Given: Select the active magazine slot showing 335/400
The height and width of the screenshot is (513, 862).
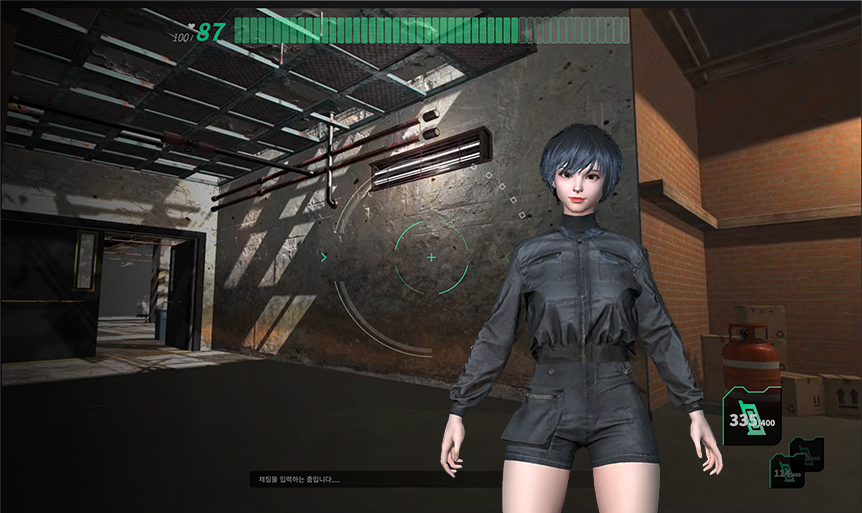Looking at the screenshot, I should 752,417.
